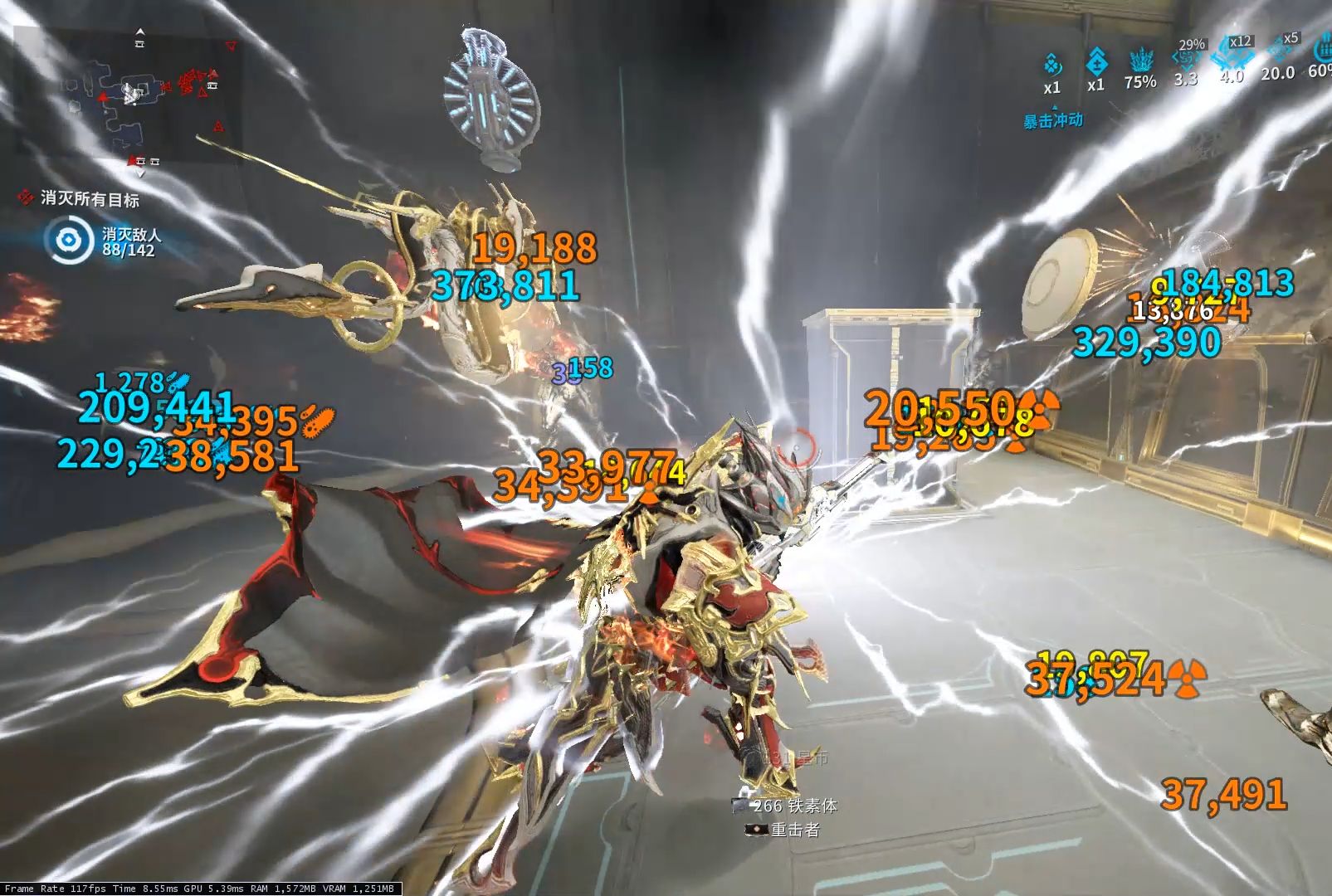Click the crystal cluster 75% buff icon
Image resolution: width=1332 pixels, height=896 pixels.
pos(1140,61)
